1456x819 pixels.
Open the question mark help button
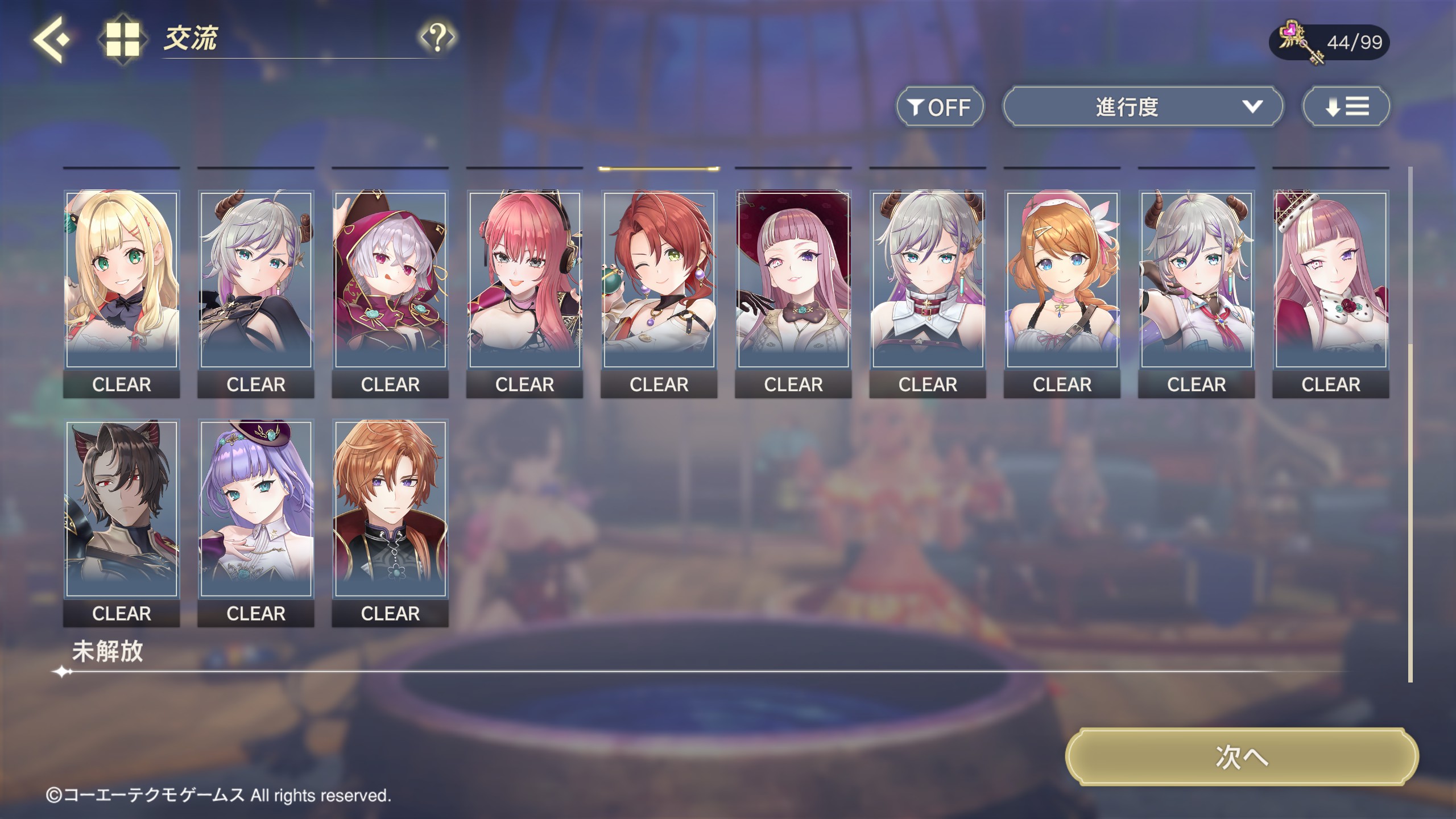coord(437,38)
